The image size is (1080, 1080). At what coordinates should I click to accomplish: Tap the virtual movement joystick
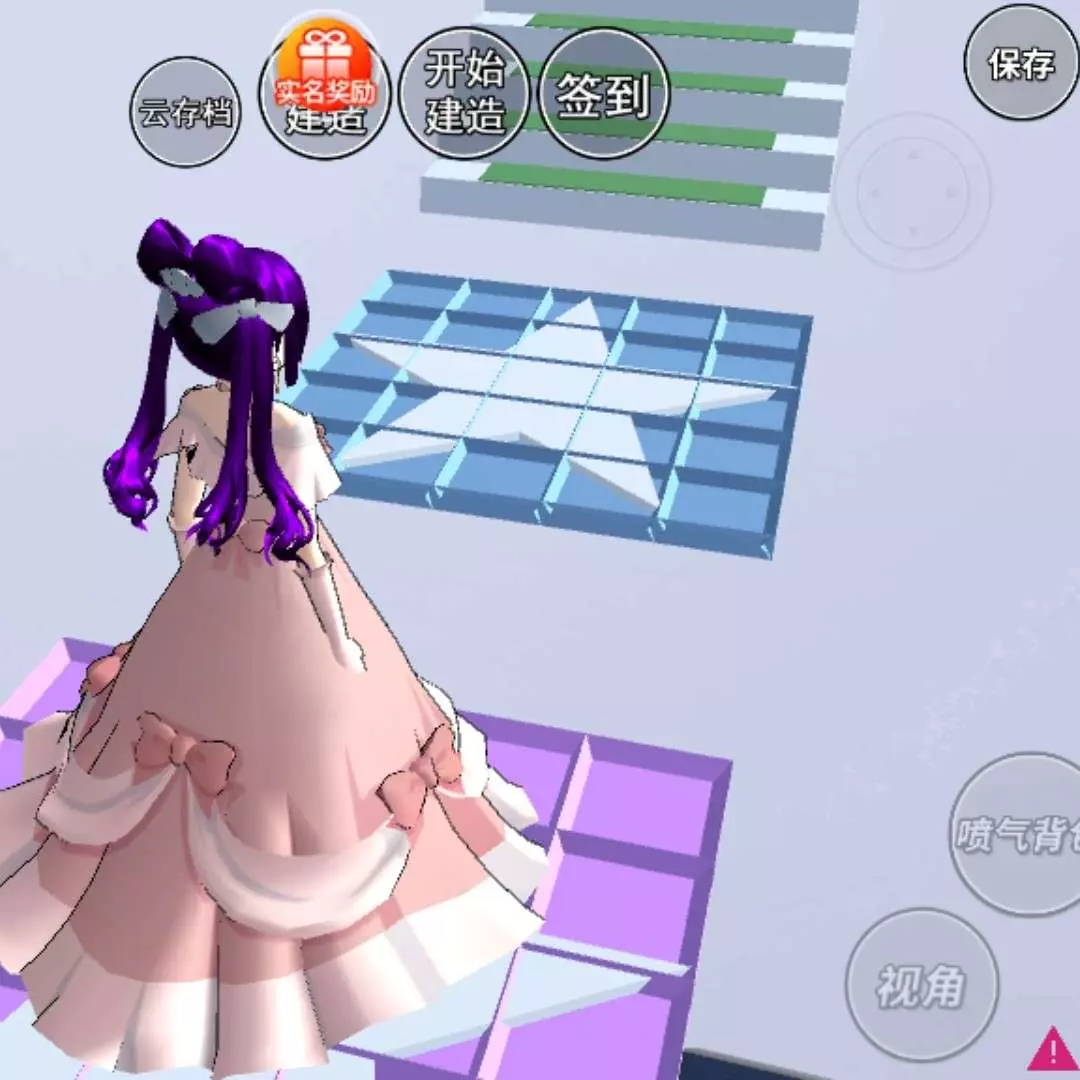912,190
